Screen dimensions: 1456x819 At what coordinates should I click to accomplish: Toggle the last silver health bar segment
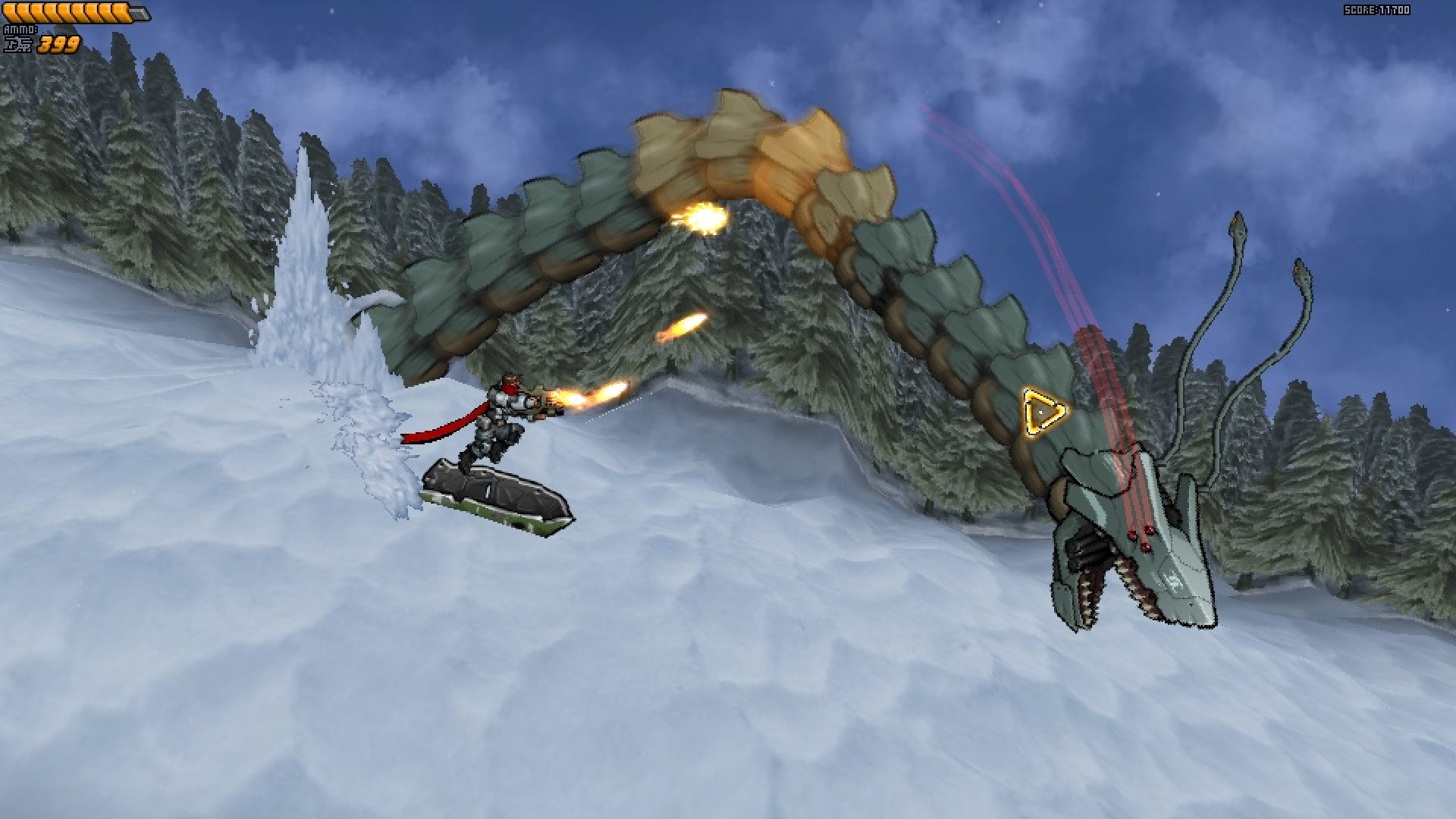[x=139, y=12]
